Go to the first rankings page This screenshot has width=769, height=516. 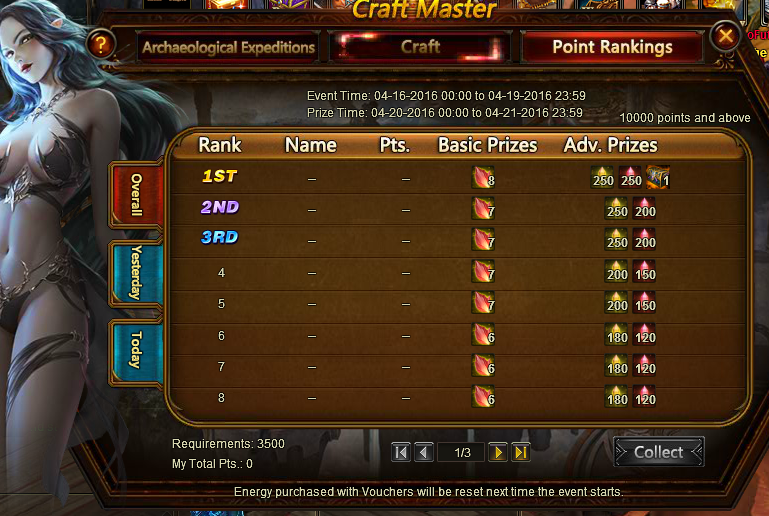[401, 453]
